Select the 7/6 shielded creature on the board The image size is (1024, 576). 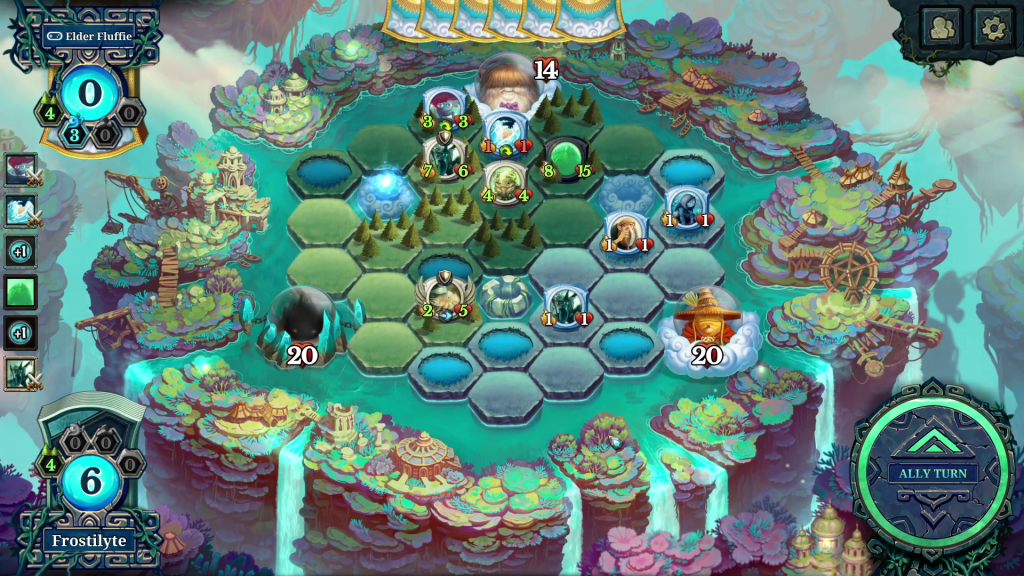pyautogui.click(x=445, y=155)
